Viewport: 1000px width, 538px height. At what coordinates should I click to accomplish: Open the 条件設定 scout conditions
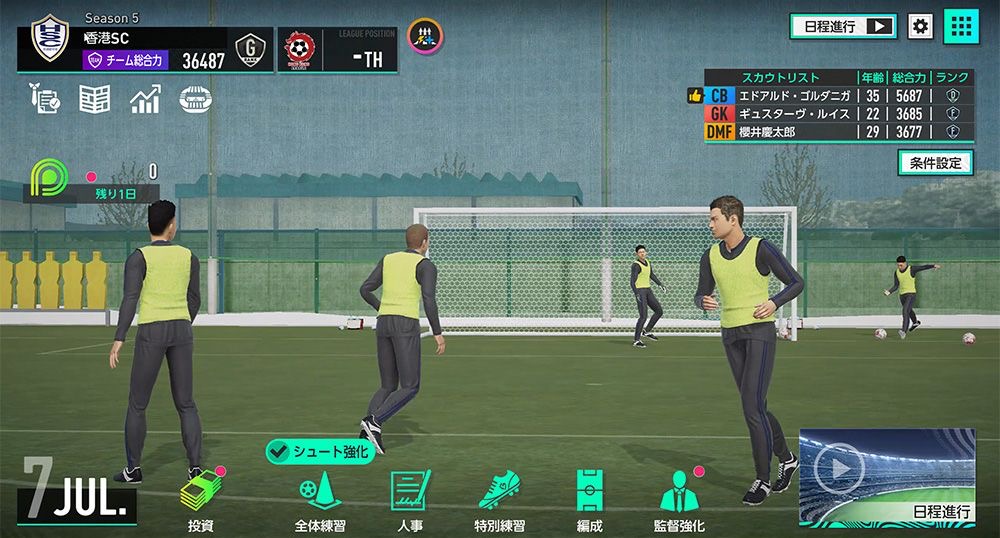(935, 162)
